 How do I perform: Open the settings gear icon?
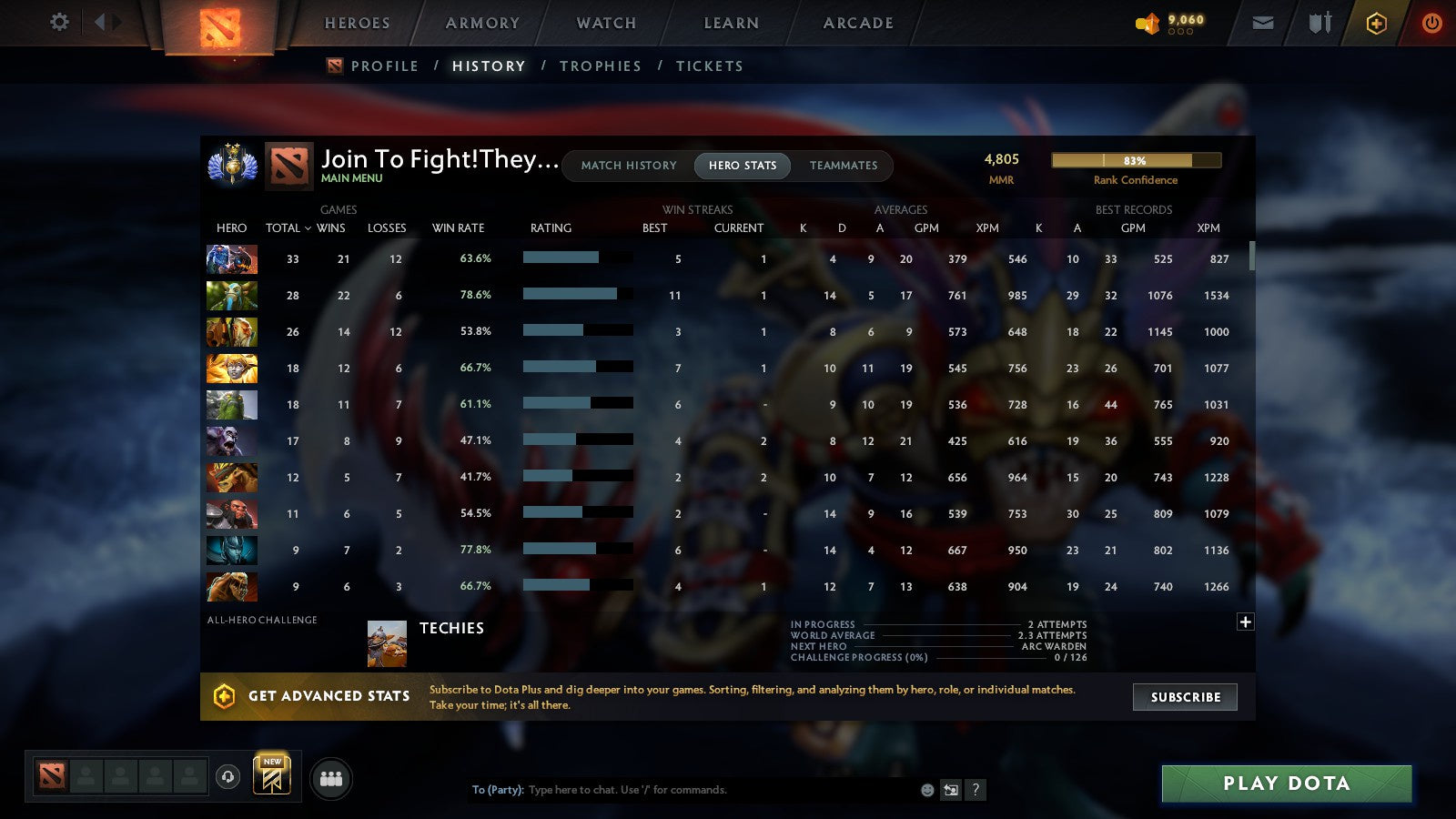(58, 23)
